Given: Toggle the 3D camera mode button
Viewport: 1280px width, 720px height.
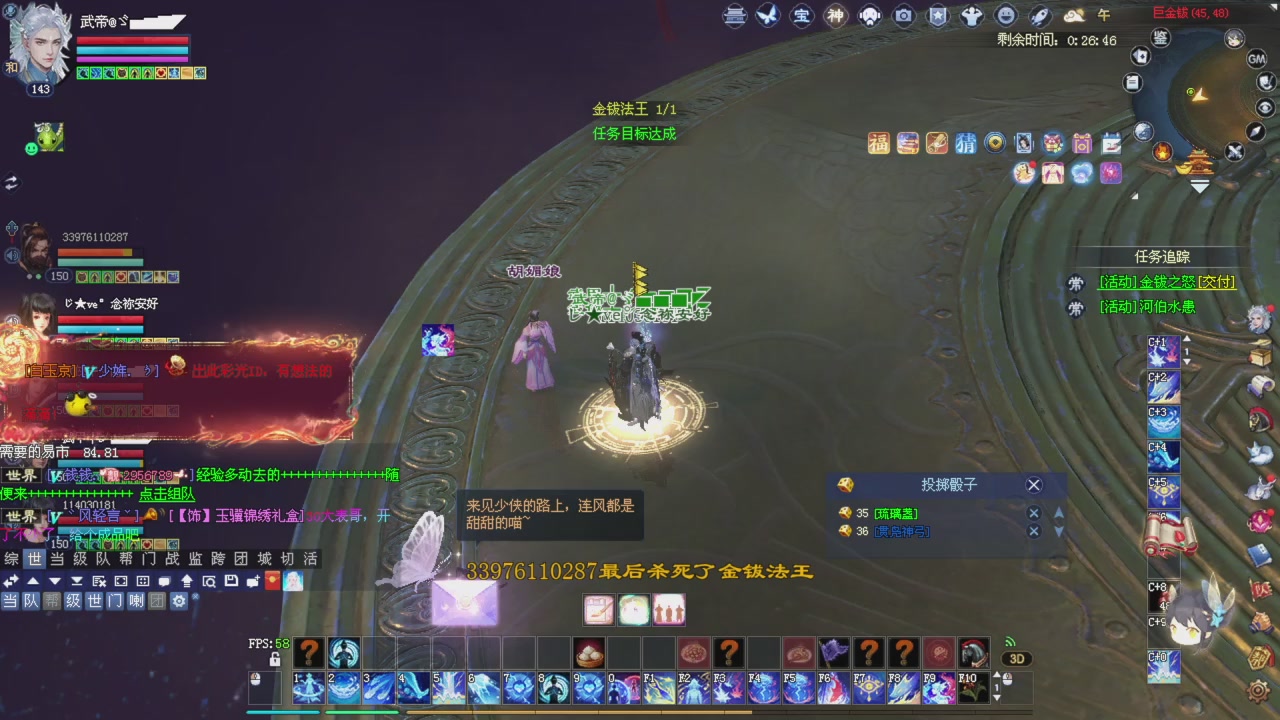Looking at the screenshot, I should 1017,659.
